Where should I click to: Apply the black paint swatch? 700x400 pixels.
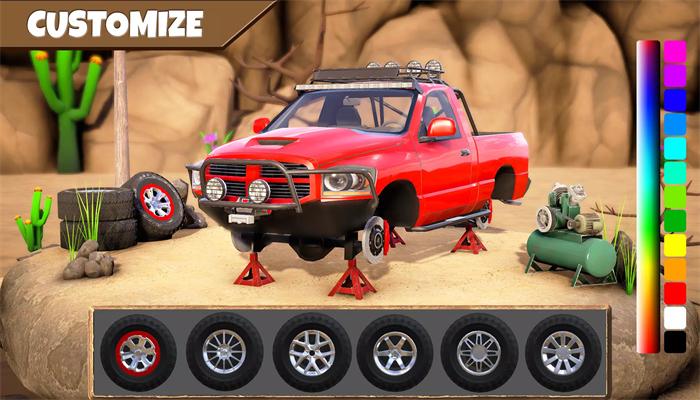tap(675, 341)
